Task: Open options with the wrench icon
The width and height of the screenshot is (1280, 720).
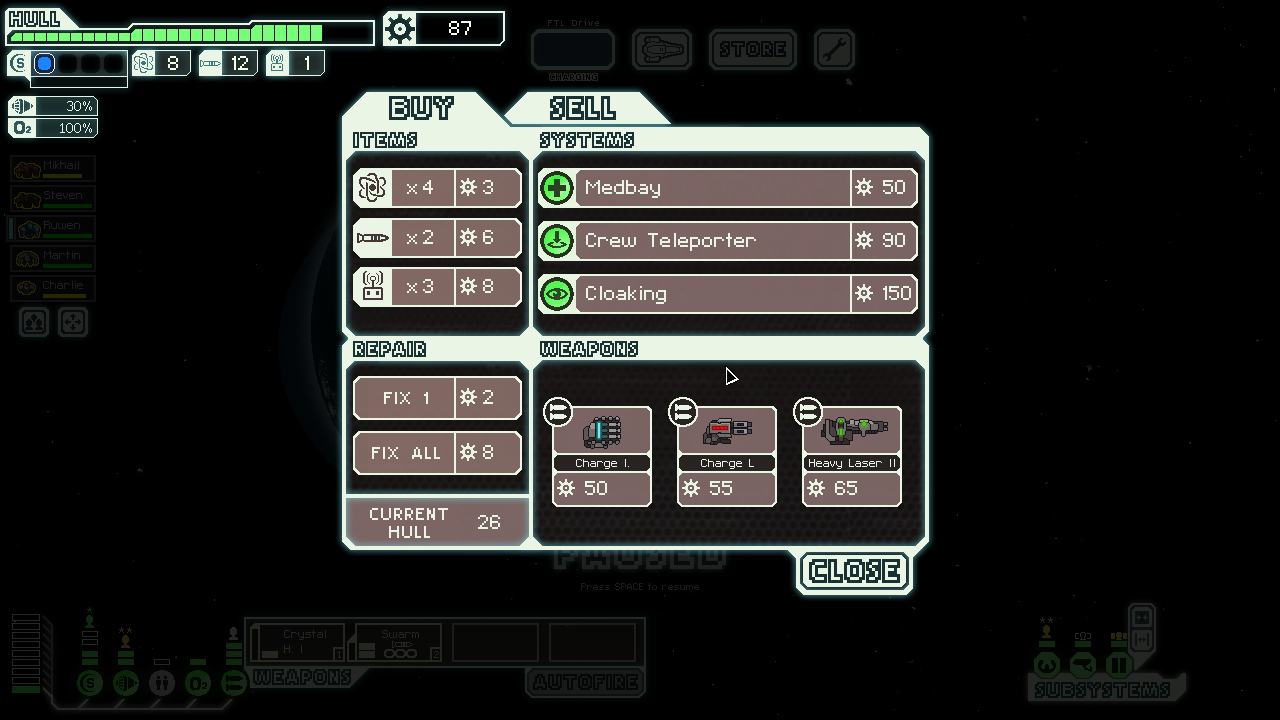Action: pyautogui.click(x=834, y=50)
